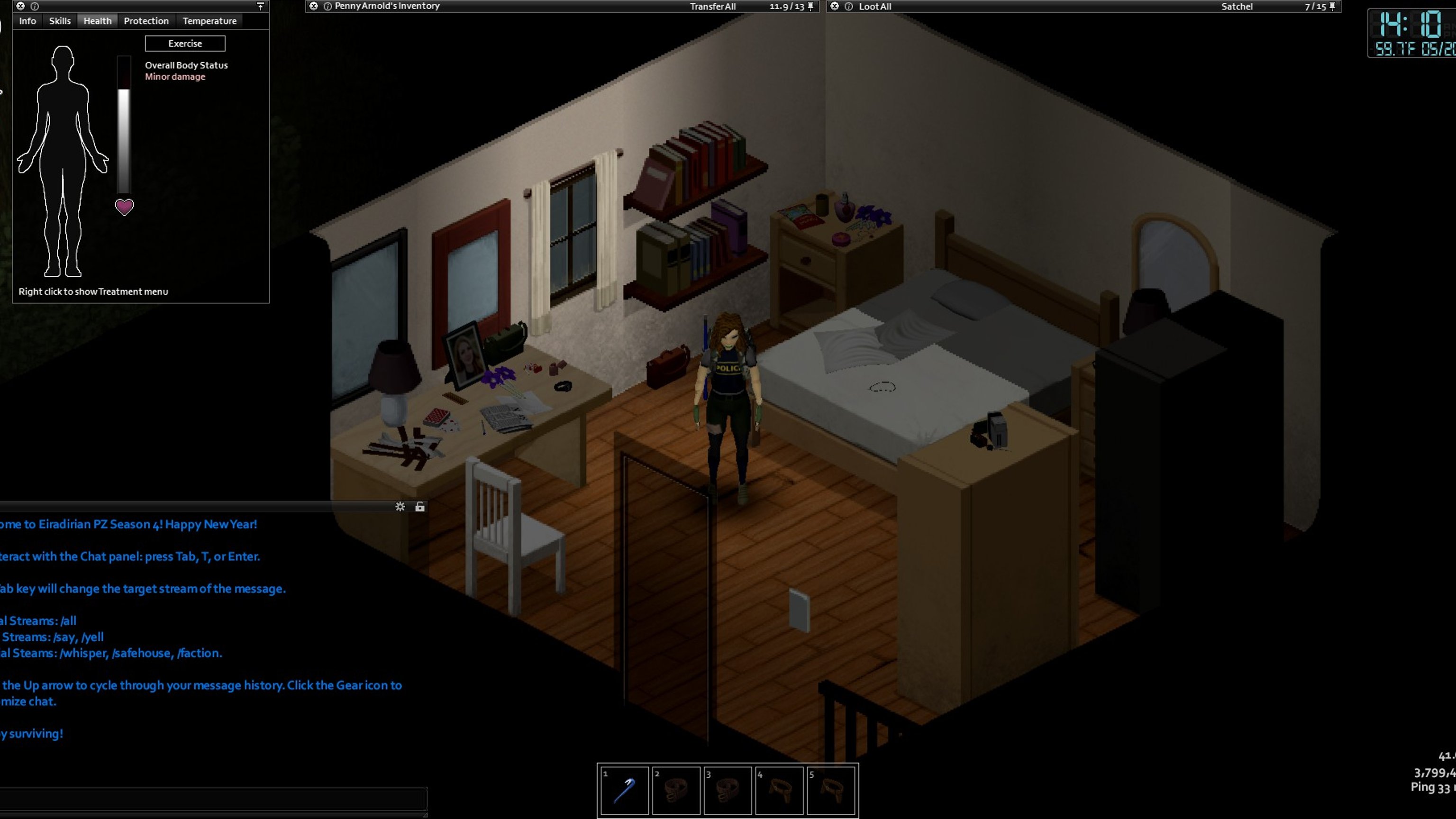The width and height of the screenshot is (1456, 819).
Task: Select the Health tab
Action: click(x=97, y=21)
